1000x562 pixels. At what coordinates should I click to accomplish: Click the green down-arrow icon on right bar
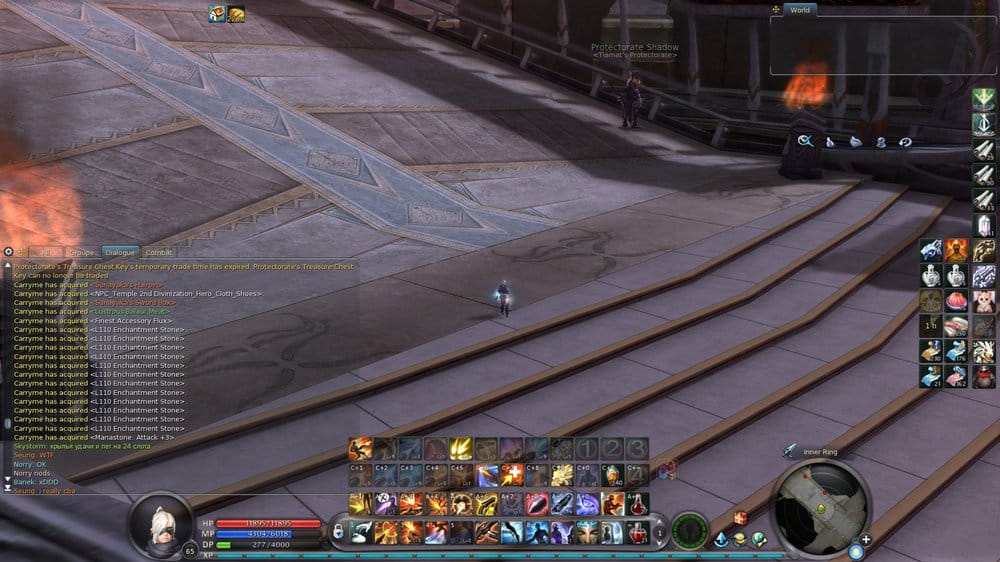[x=984, y=98]
